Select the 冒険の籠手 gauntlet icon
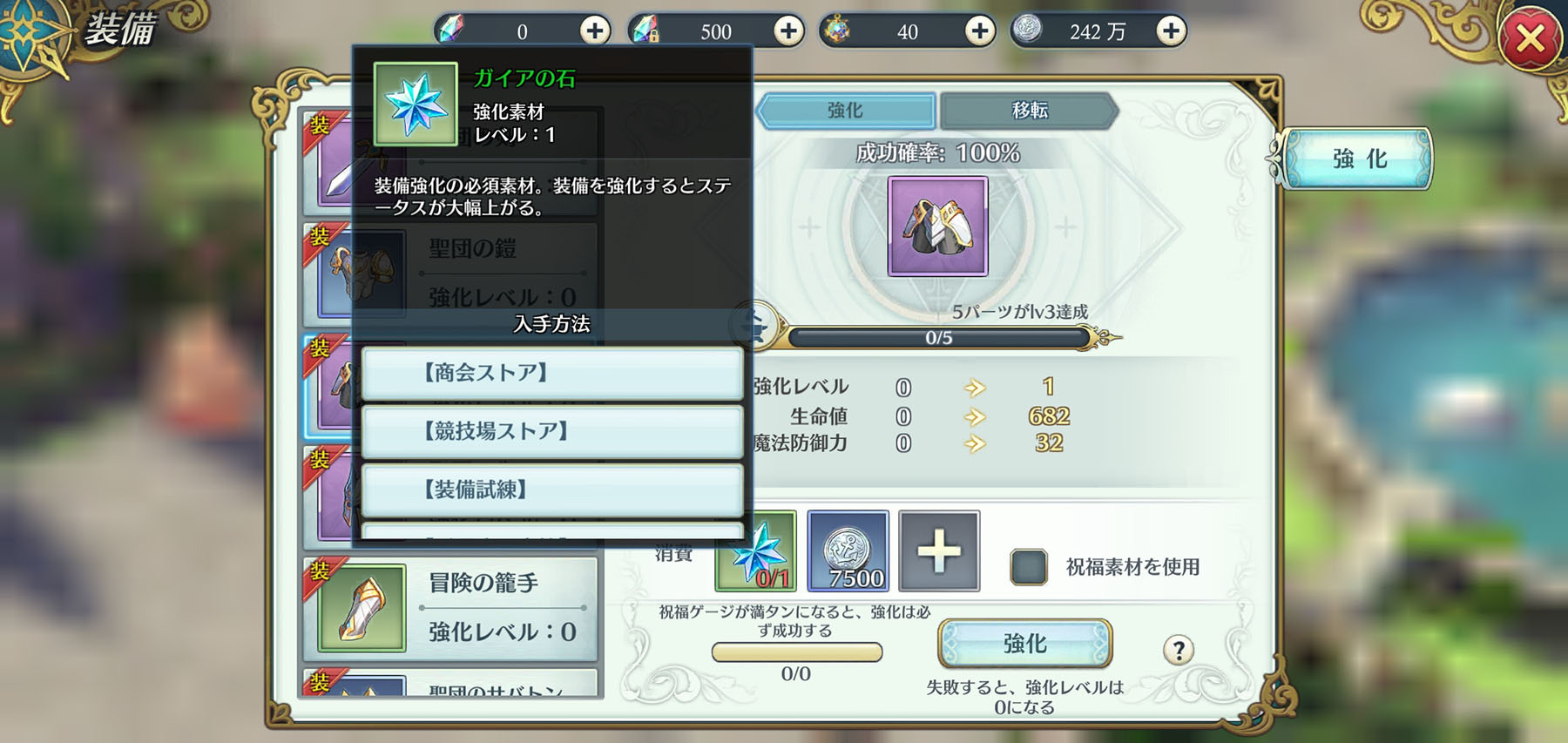This screenshot has width=1568, height=743. [x=362, y=605]
